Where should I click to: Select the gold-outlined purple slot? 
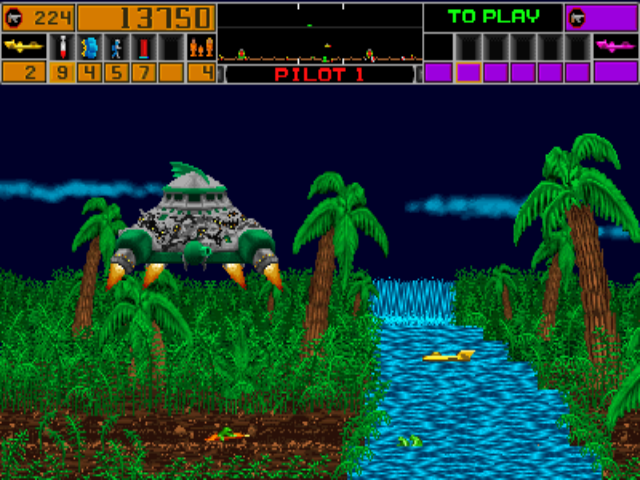pyautogui.click(x=465, y=72)
